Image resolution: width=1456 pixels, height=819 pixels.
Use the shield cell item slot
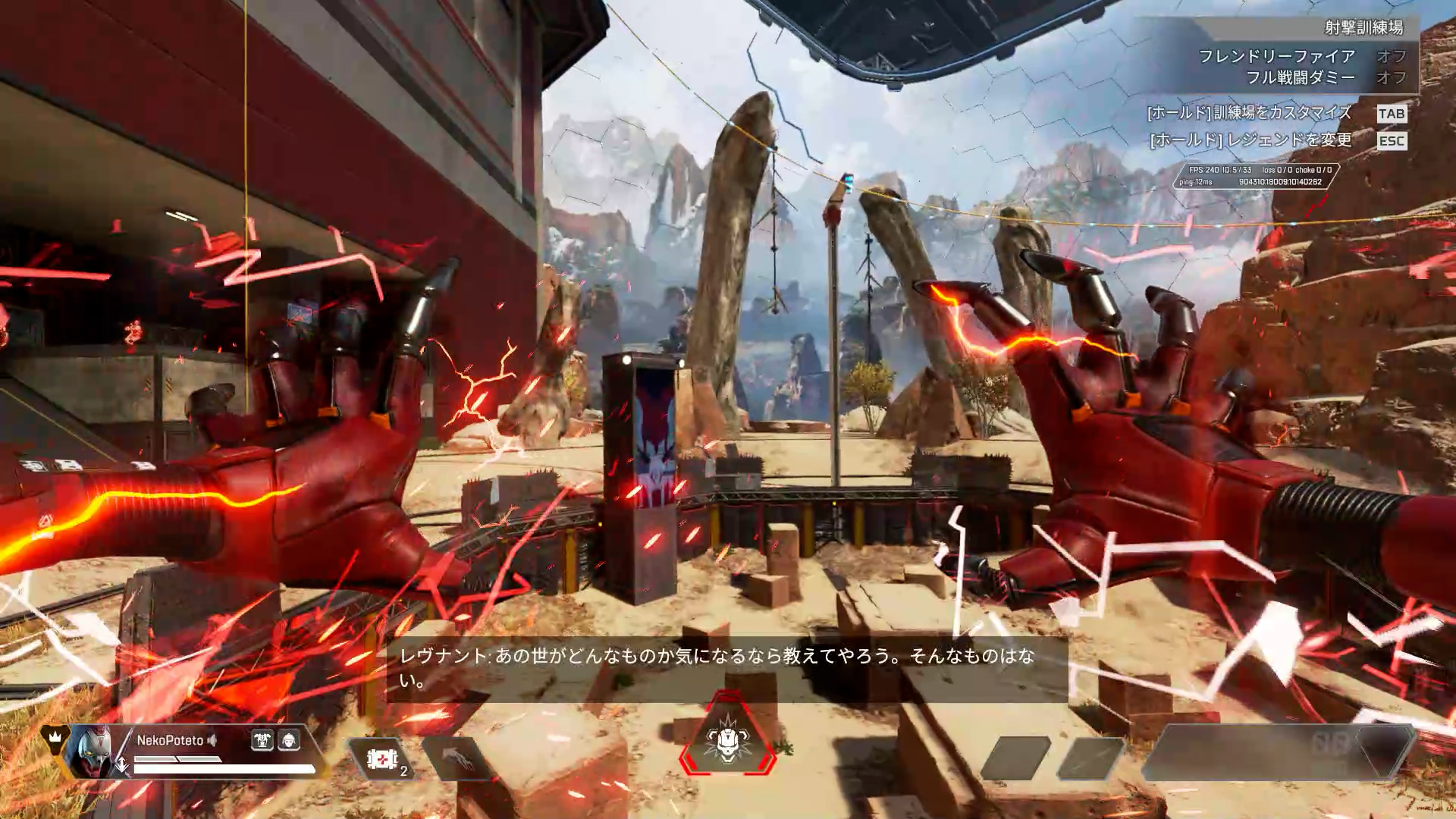pyautogui.click(x=381, y=758)
